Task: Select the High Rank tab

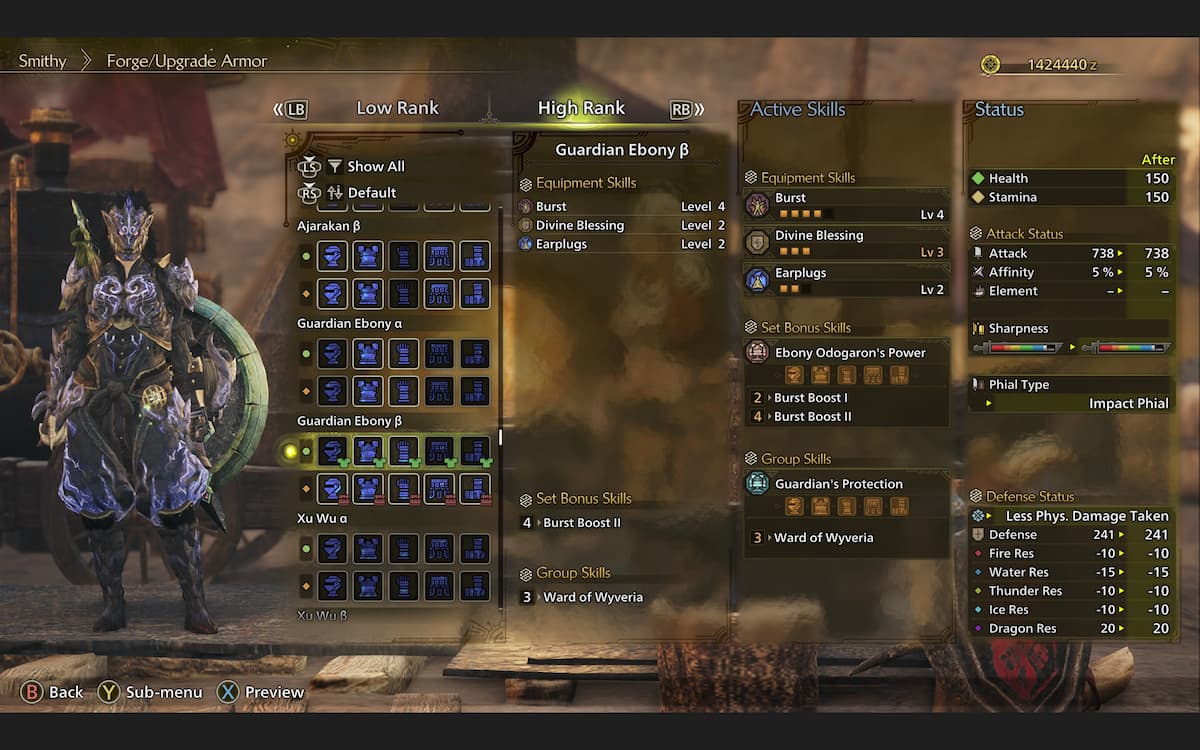Action: tap(581, 108)
